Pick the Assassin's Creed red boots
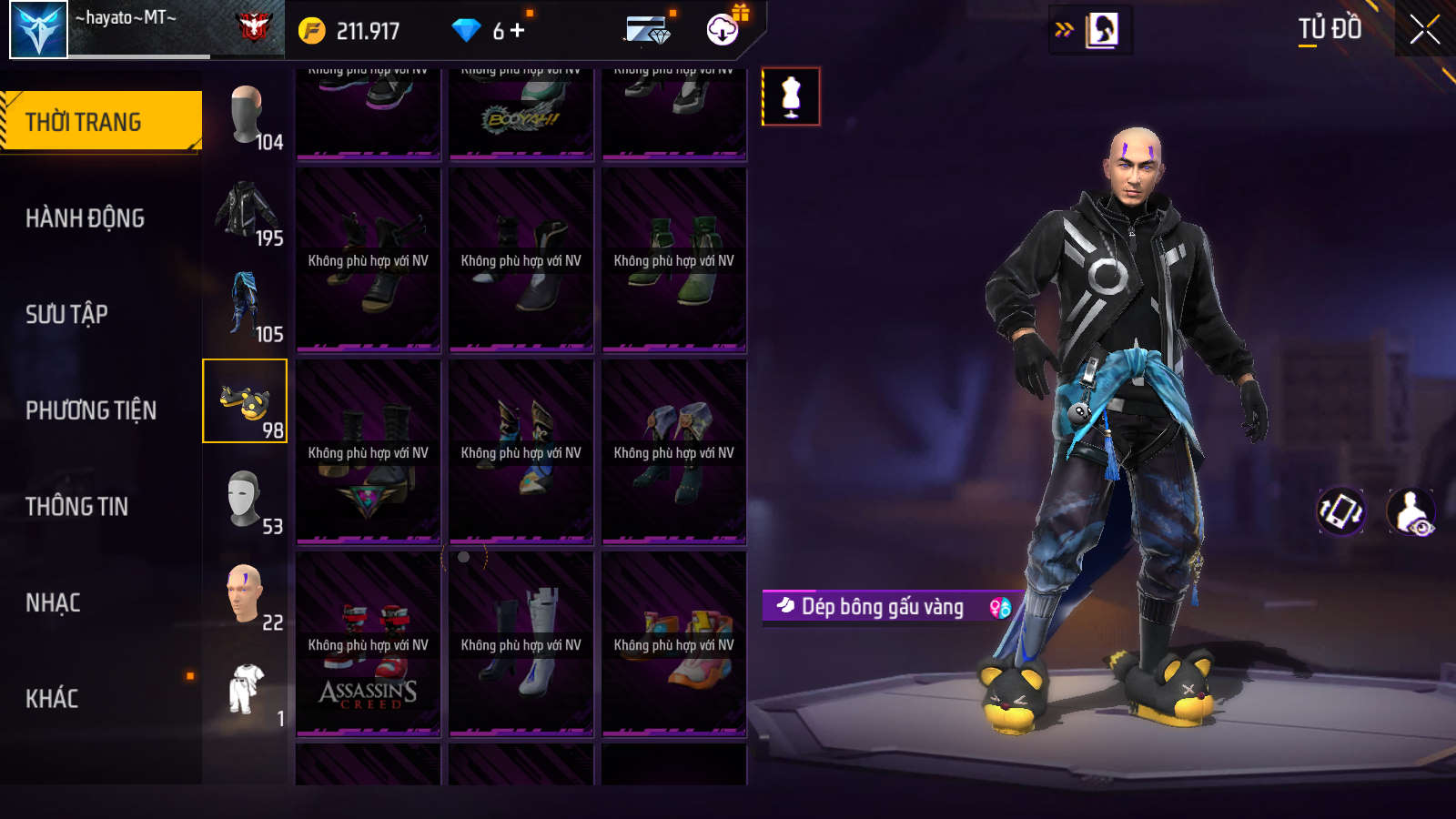This screenshot has width=1456, height=819. click(x=369, y=642)
